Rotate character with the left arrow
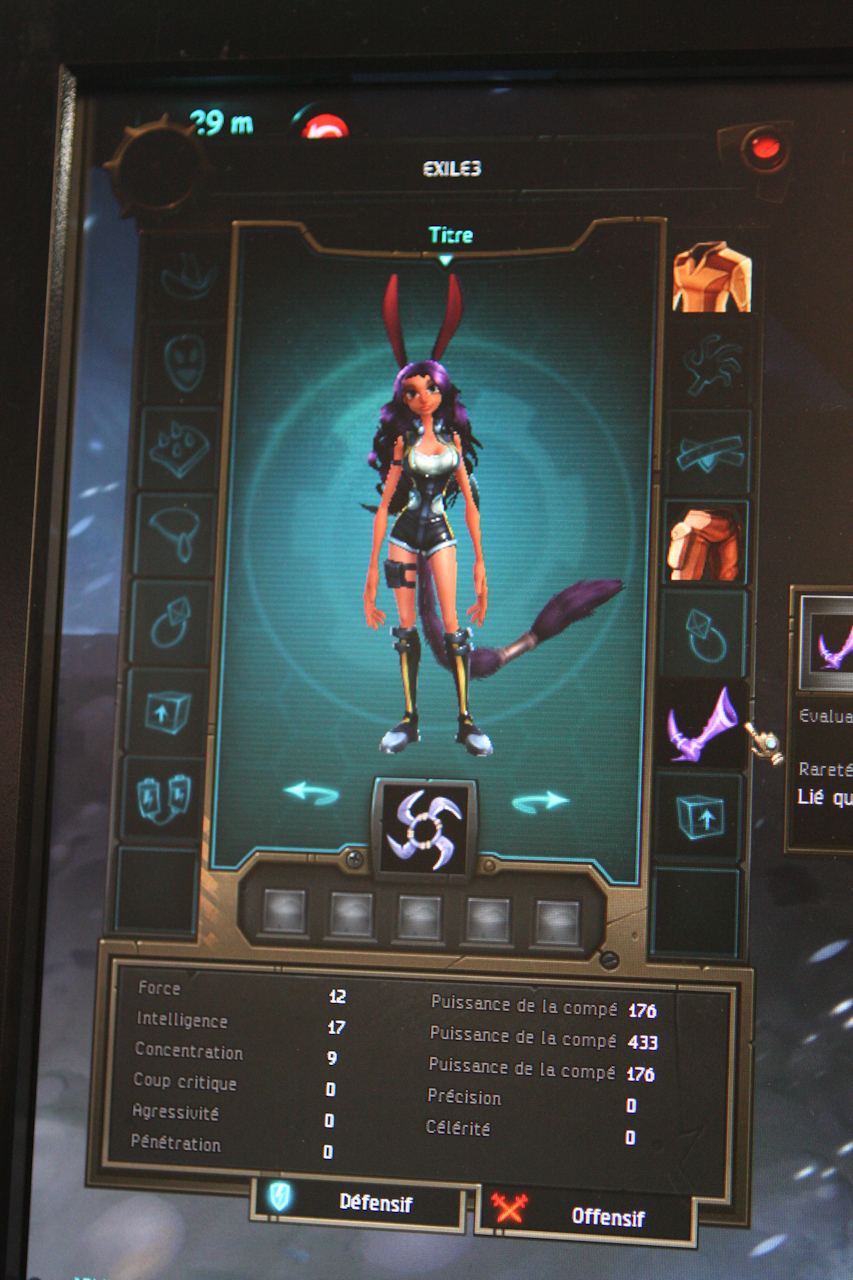853x1280 pixels. click(311, 793)
